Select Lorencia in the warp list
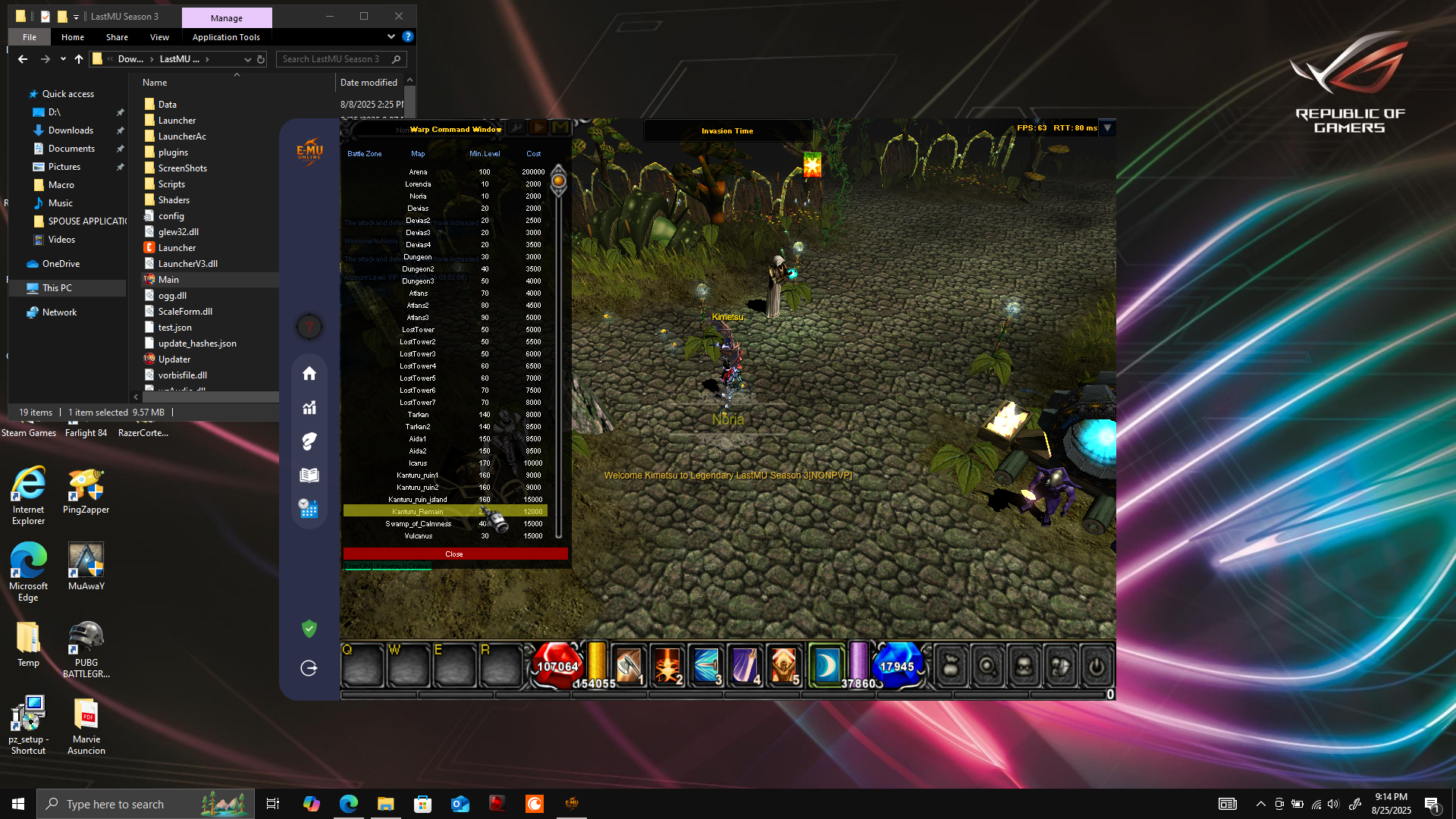The width and height of the screenshot is (1456, 819). [419, 184]
